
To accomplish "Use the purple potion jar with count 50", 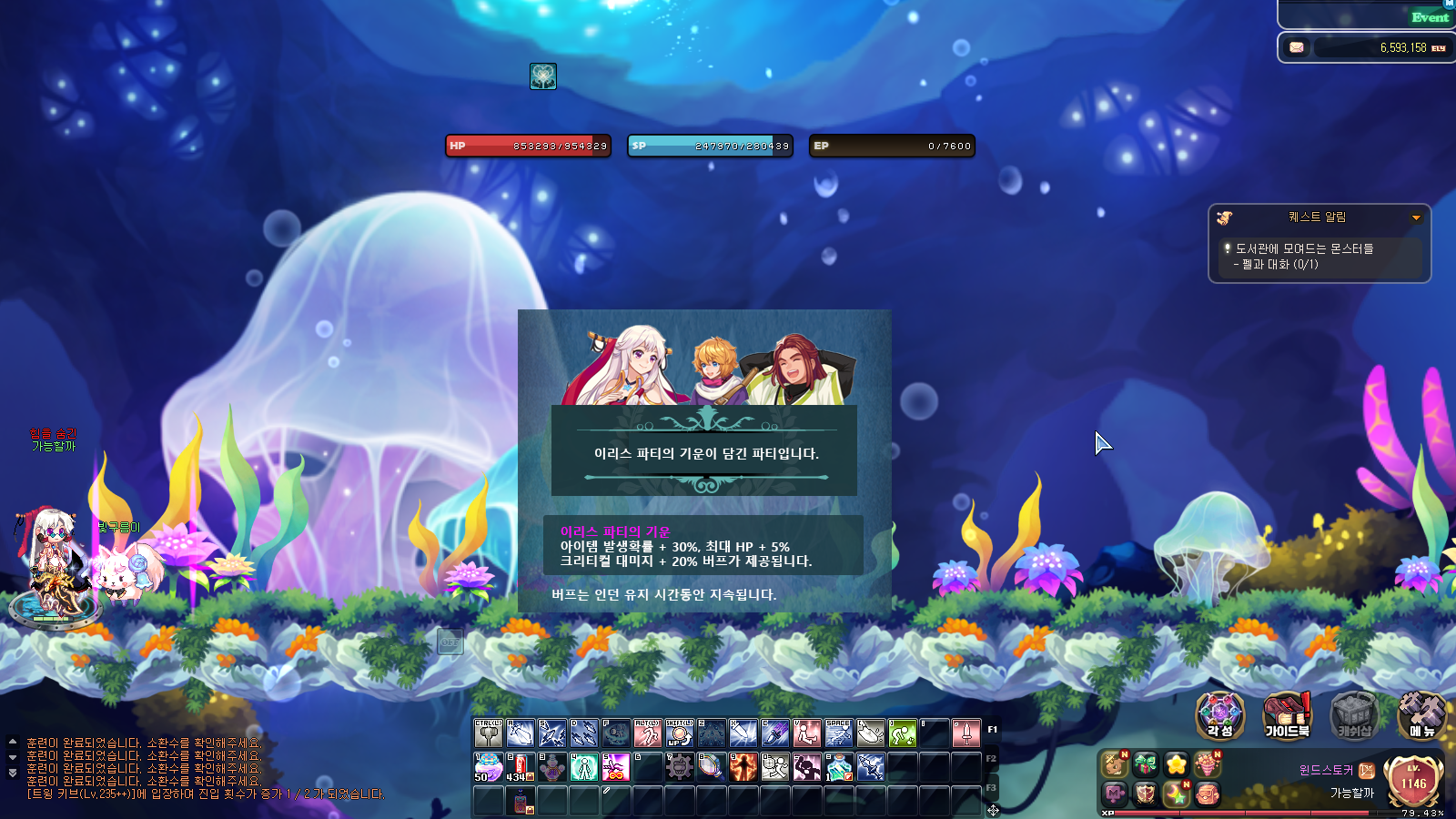I will [488, 767].
